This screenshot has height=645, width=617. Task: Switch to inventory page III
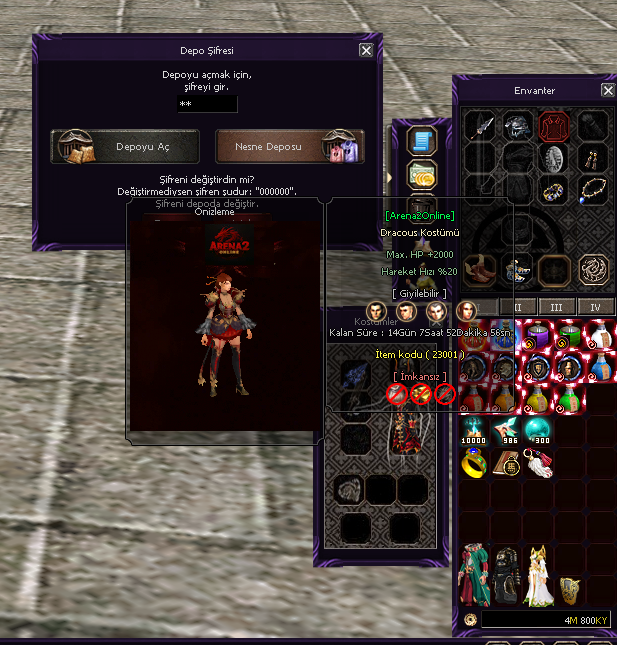557,306
